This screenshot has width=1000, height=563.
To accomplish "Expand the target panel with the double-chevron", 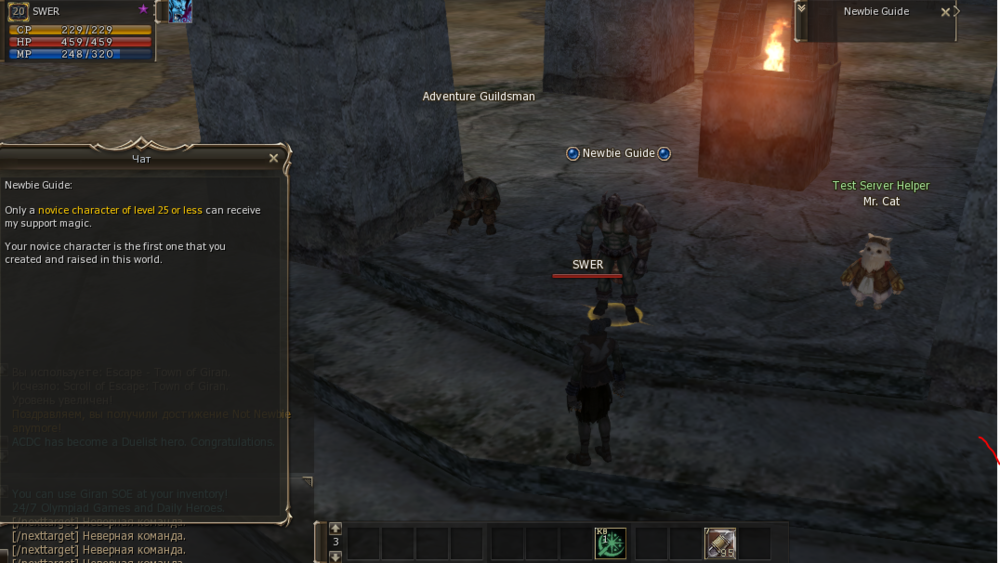I will click(x=801, y=9).
